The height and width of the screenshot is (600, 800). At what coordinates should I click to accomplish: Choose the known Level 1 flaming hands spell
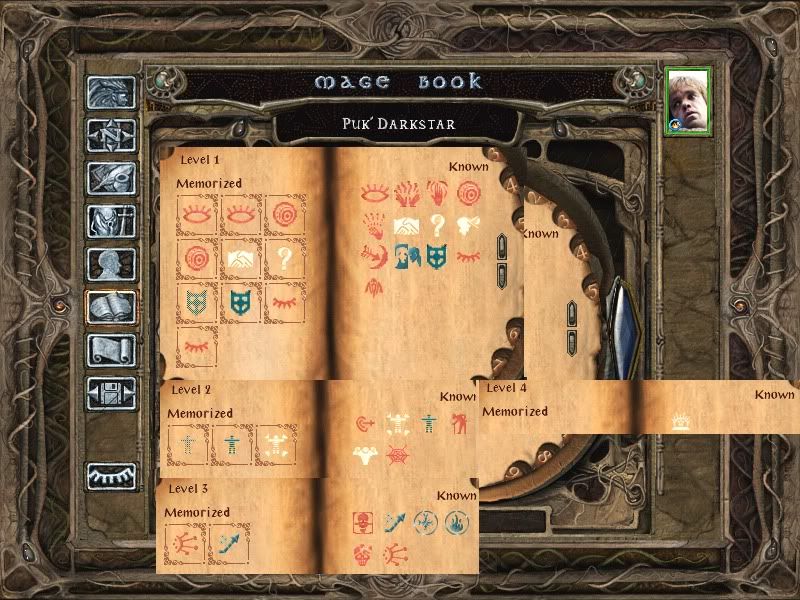(406, 192)
